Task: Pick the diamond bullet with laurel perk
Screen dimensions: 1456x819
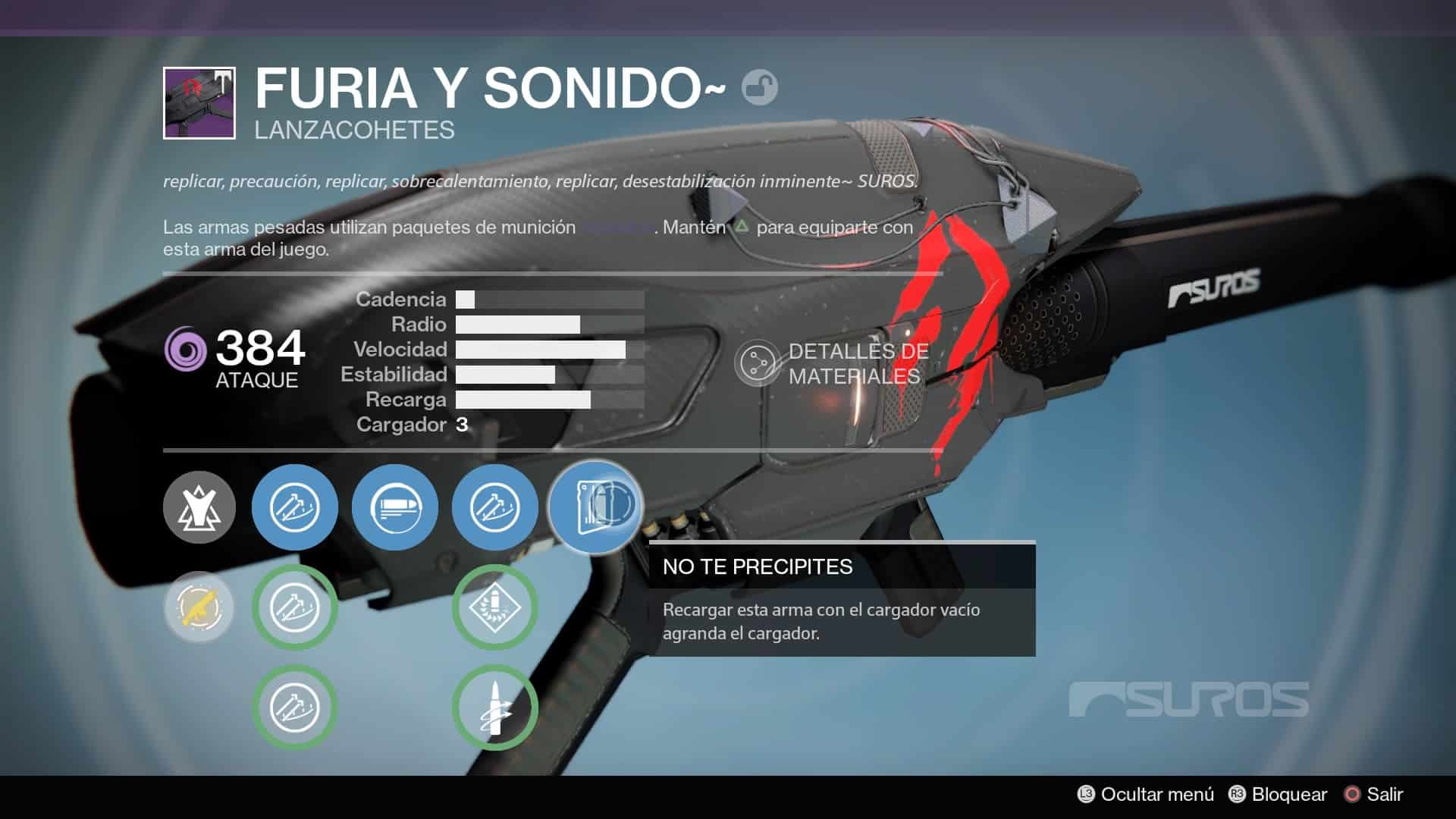Action: (495, 607)
